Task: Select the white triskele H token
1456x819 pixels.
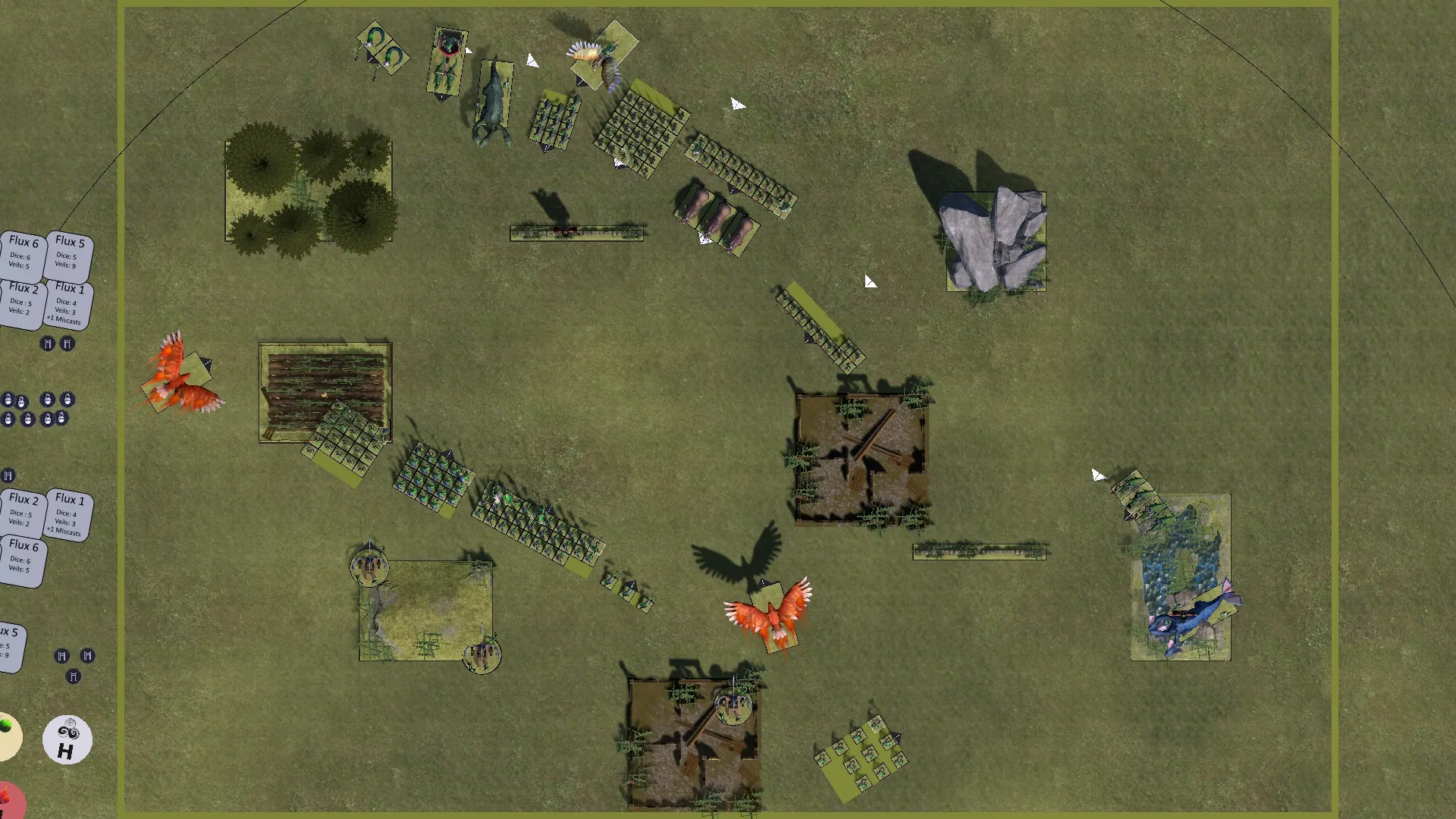Action: (67, 739)
